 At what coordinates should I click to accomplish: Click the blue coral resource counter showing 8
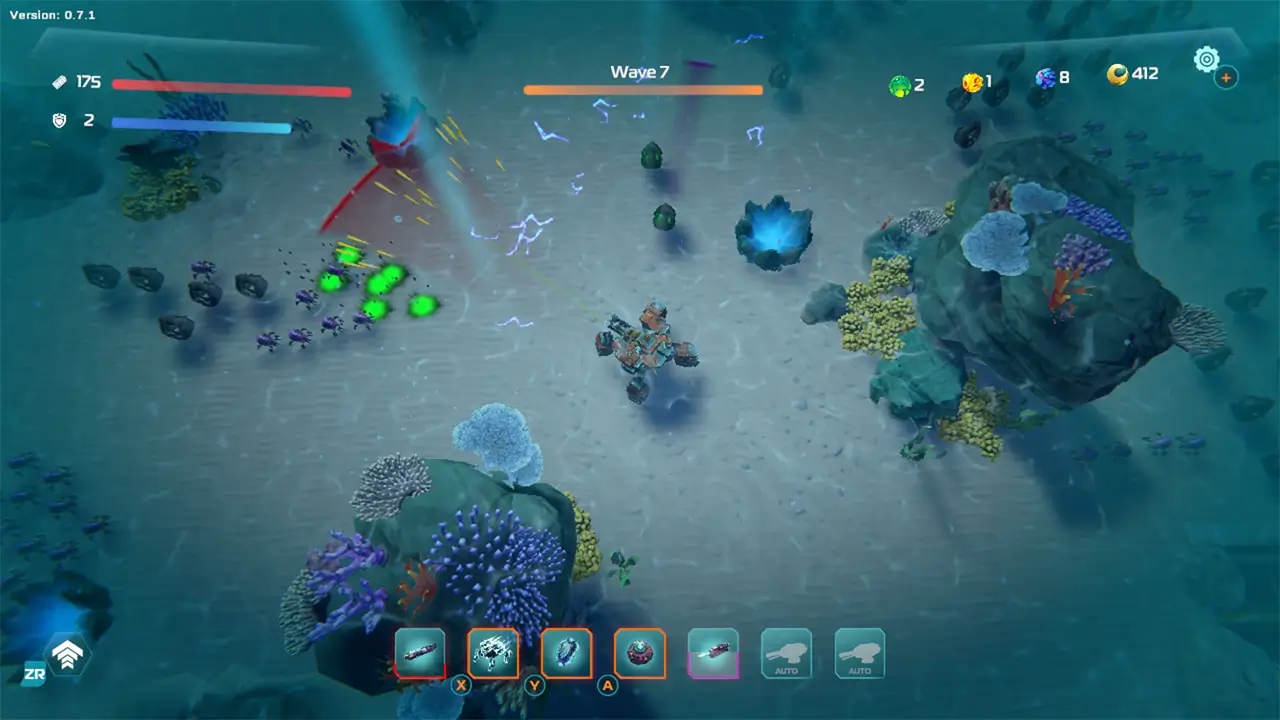1046,78
